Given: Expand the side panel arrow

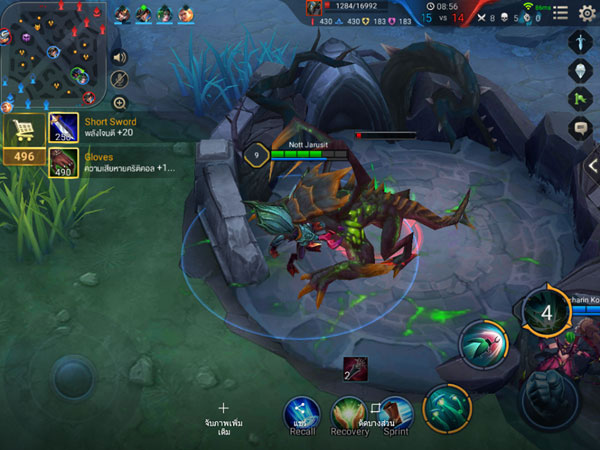Looking at the screenshot, I should 592,165.
